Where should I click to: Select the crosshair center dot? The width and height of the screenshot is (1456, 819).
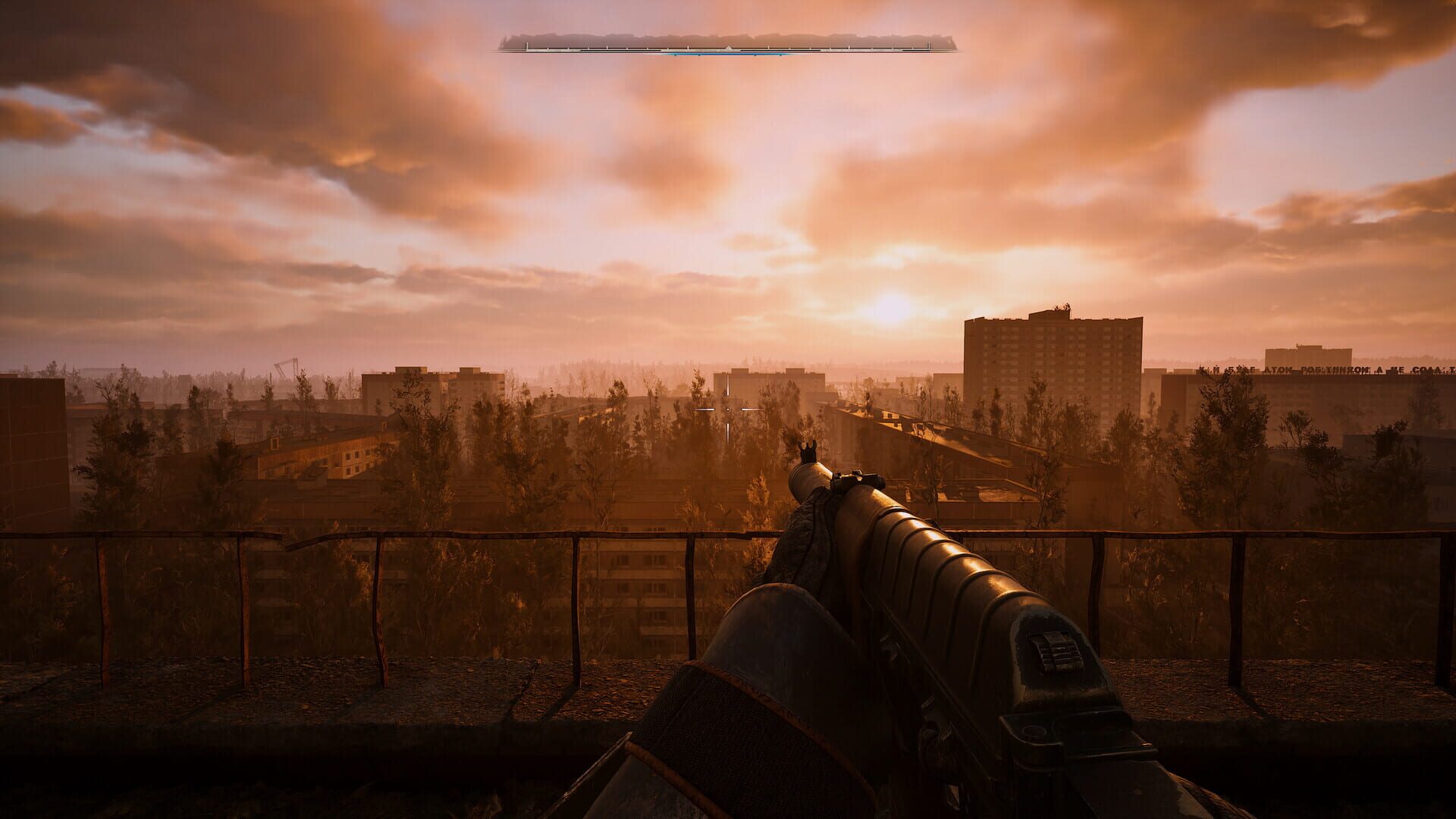[x=728, y=409]
